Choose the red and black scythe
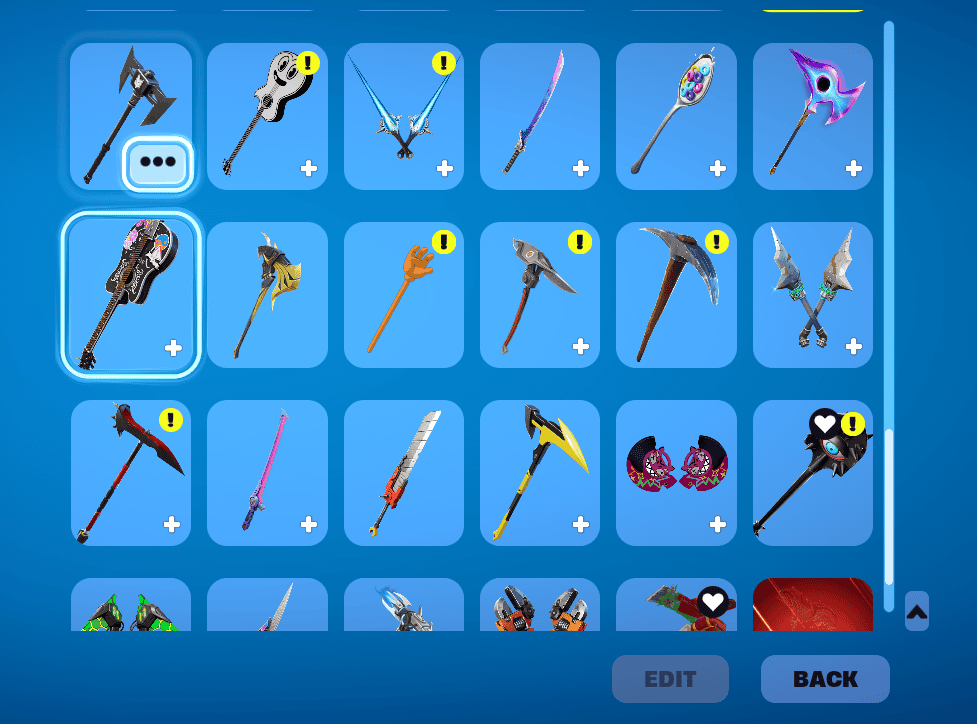The height and width of the screenshot is (724, 977). pos(131,473)
